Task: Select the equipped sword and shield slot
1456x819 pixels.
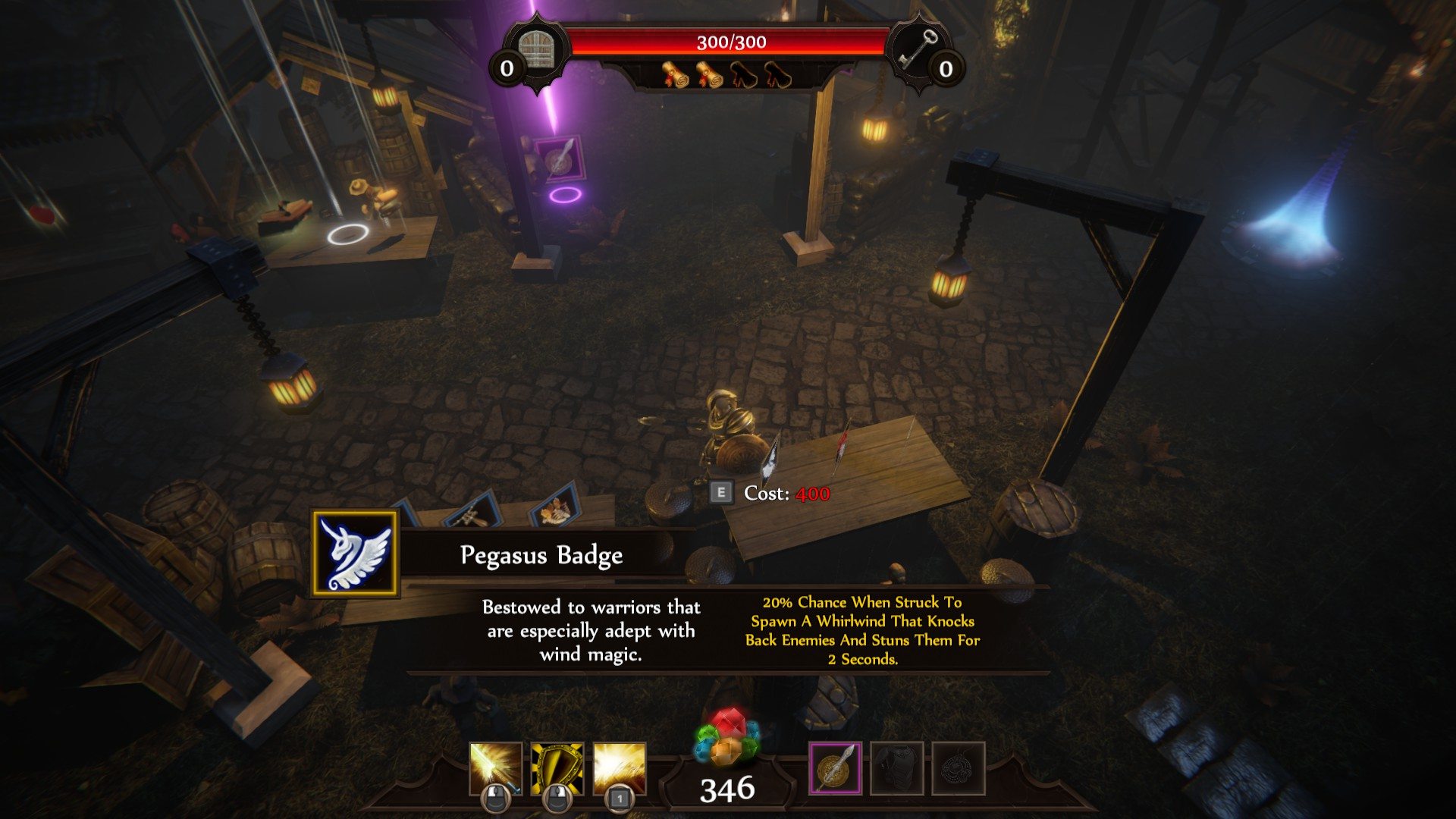Action: [835, 768]
